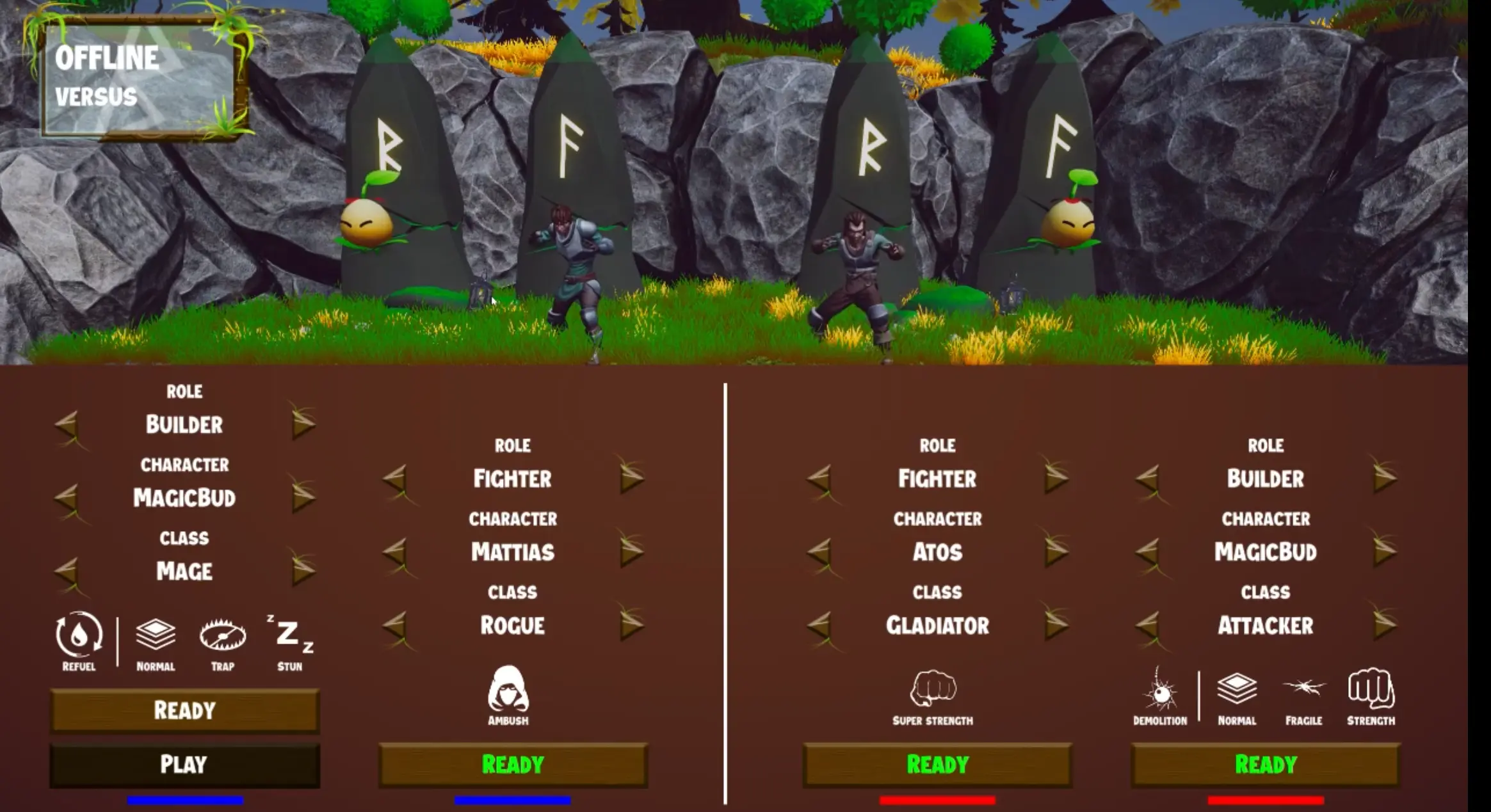Click READY under the Rogue fighter
This screenshot has height=812, width=1491.
(x=512, y=763)
